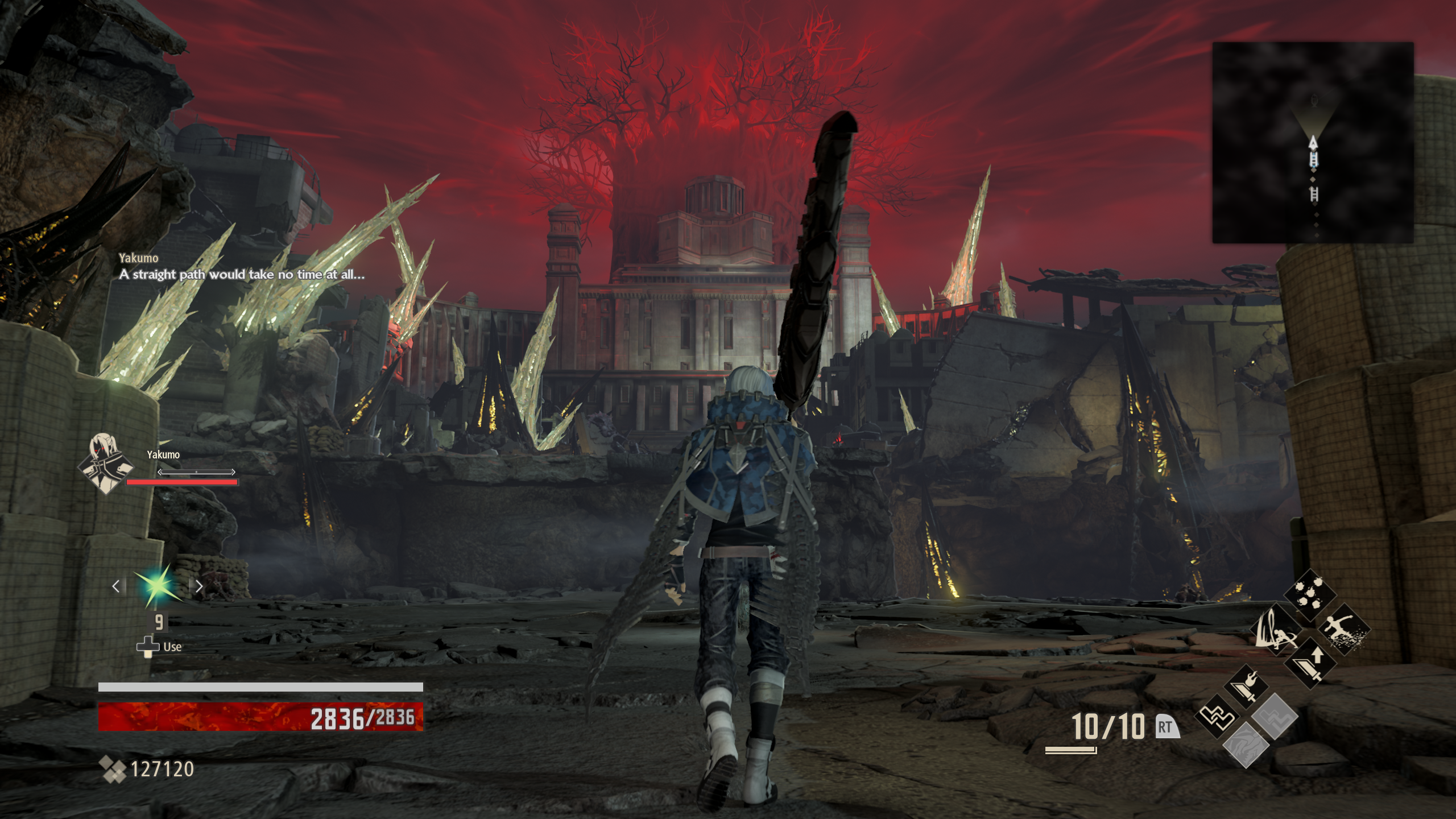This screenshot has width=1456, height=819.
Task: Click the Haze diamond currency icon
Action: tap(112, 769)
